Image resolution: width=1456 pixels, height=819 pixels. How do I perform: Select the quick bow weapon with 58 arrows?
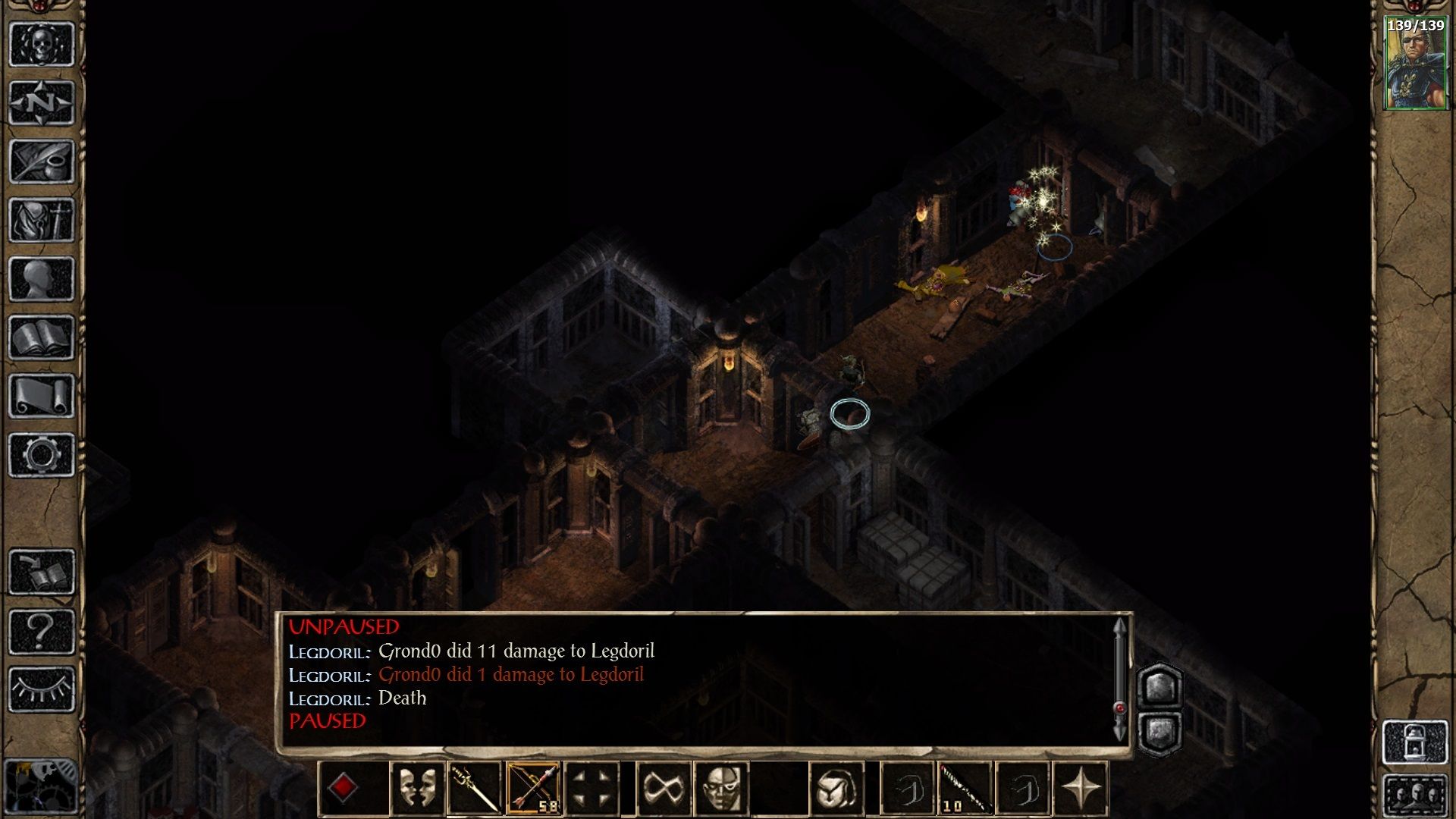pyautogui.click(x=534, y=787)
